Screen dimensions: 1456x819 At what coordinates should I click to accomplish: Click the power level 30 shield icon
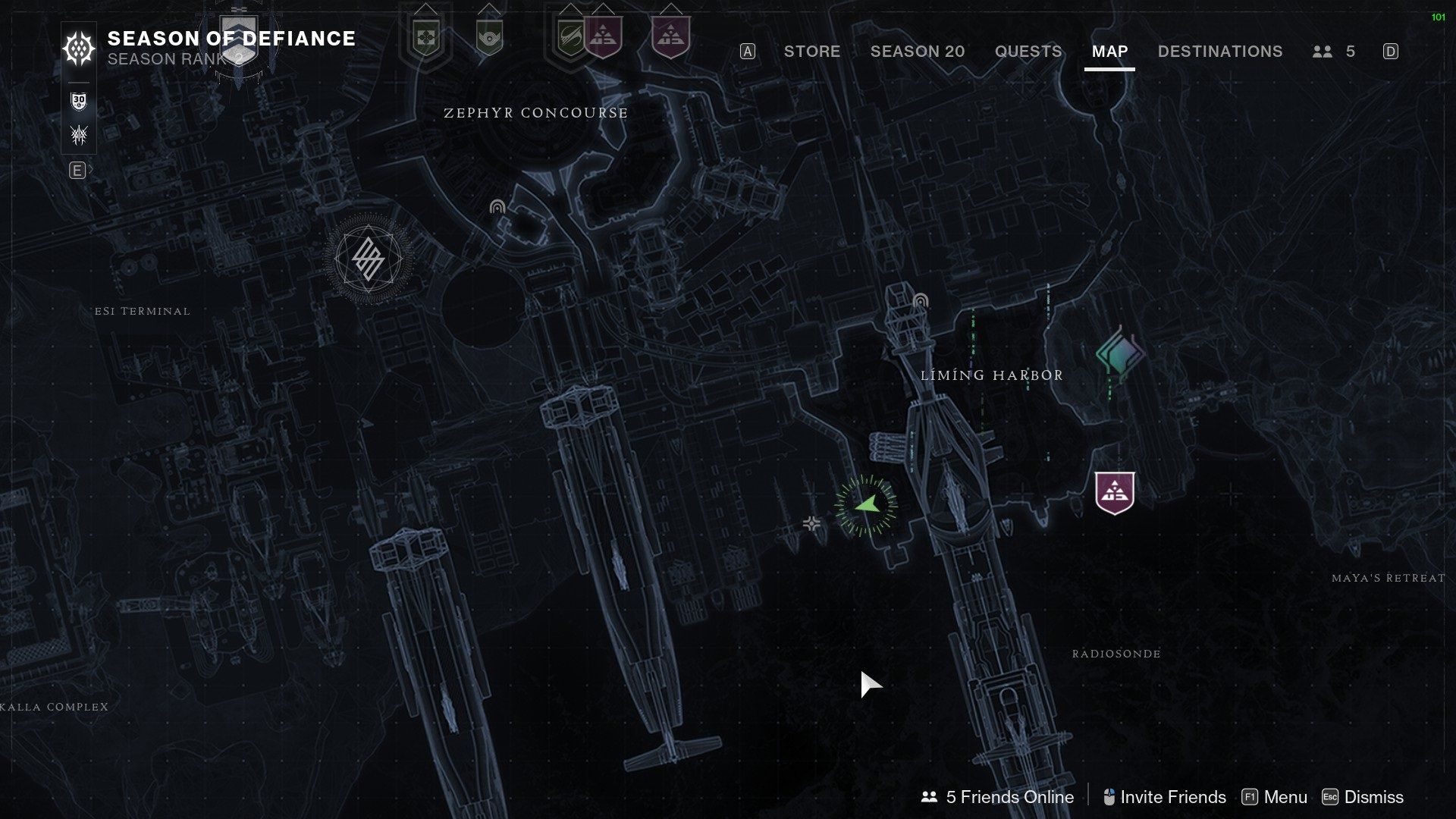[78, 100]
